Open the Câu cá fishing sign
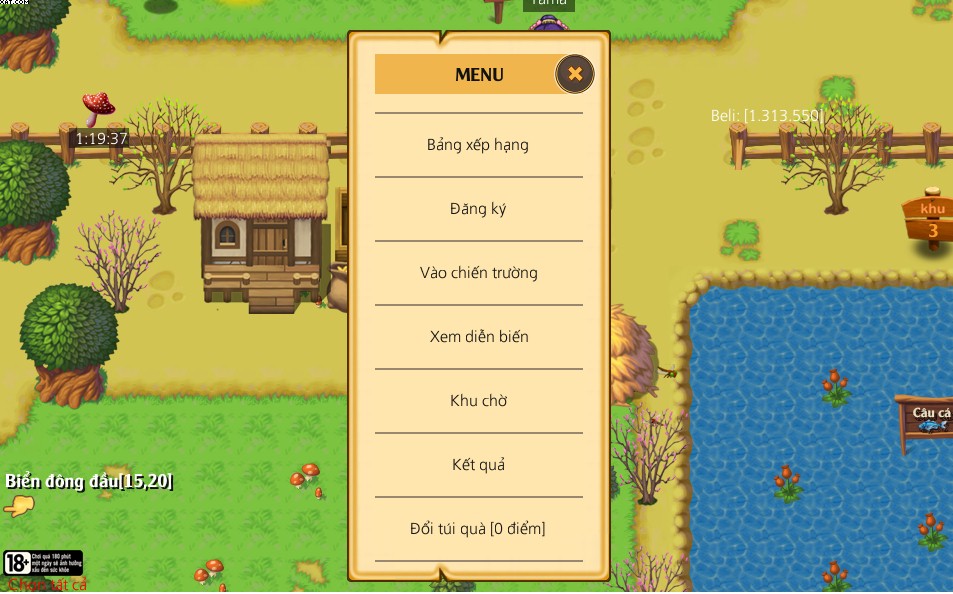 tap(929, 417)
